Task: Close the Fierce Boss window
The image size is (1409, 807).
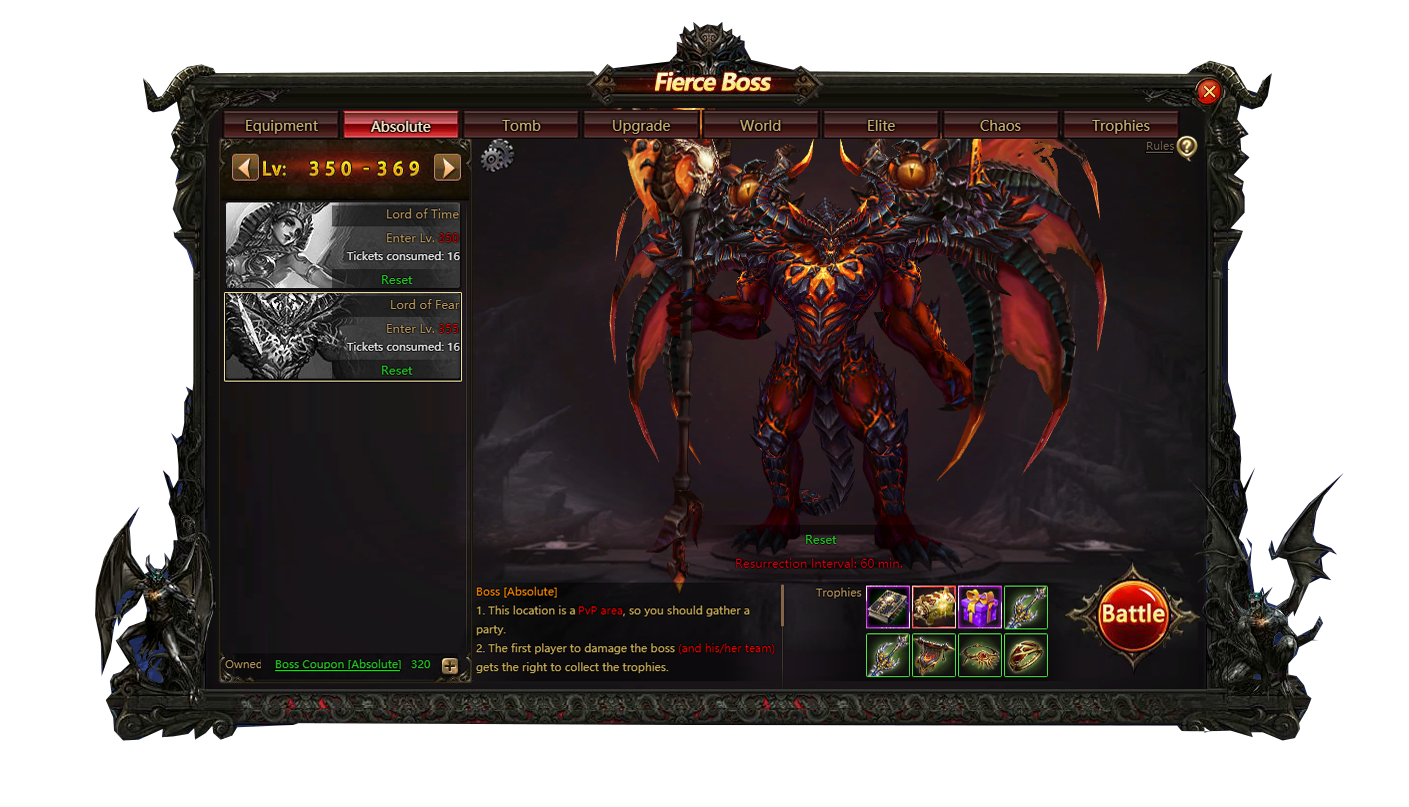Action: pyautogui.click(x=1209, y=92)
